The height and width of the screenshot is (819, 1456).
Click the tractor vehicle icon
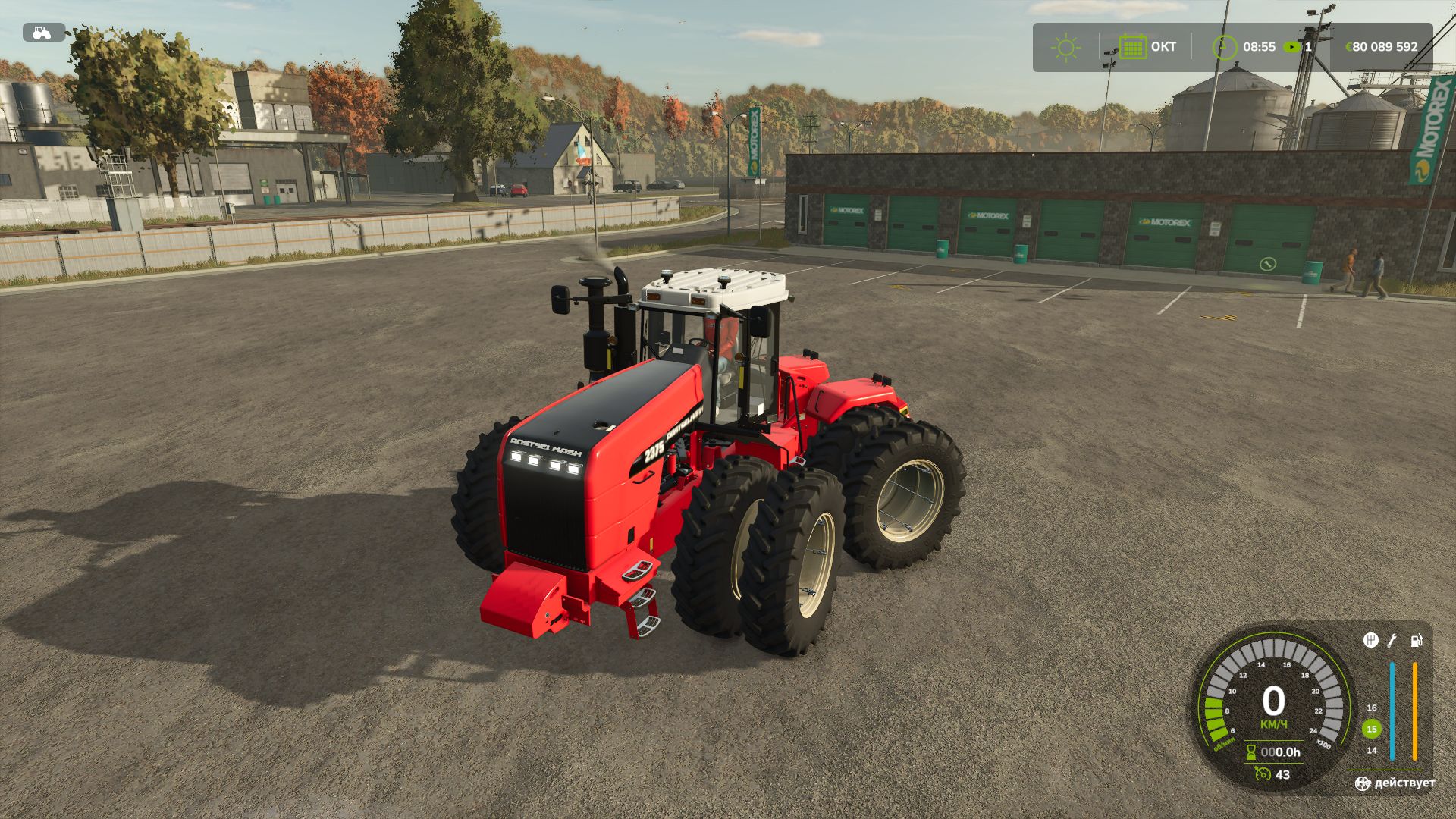click(43, 33)
